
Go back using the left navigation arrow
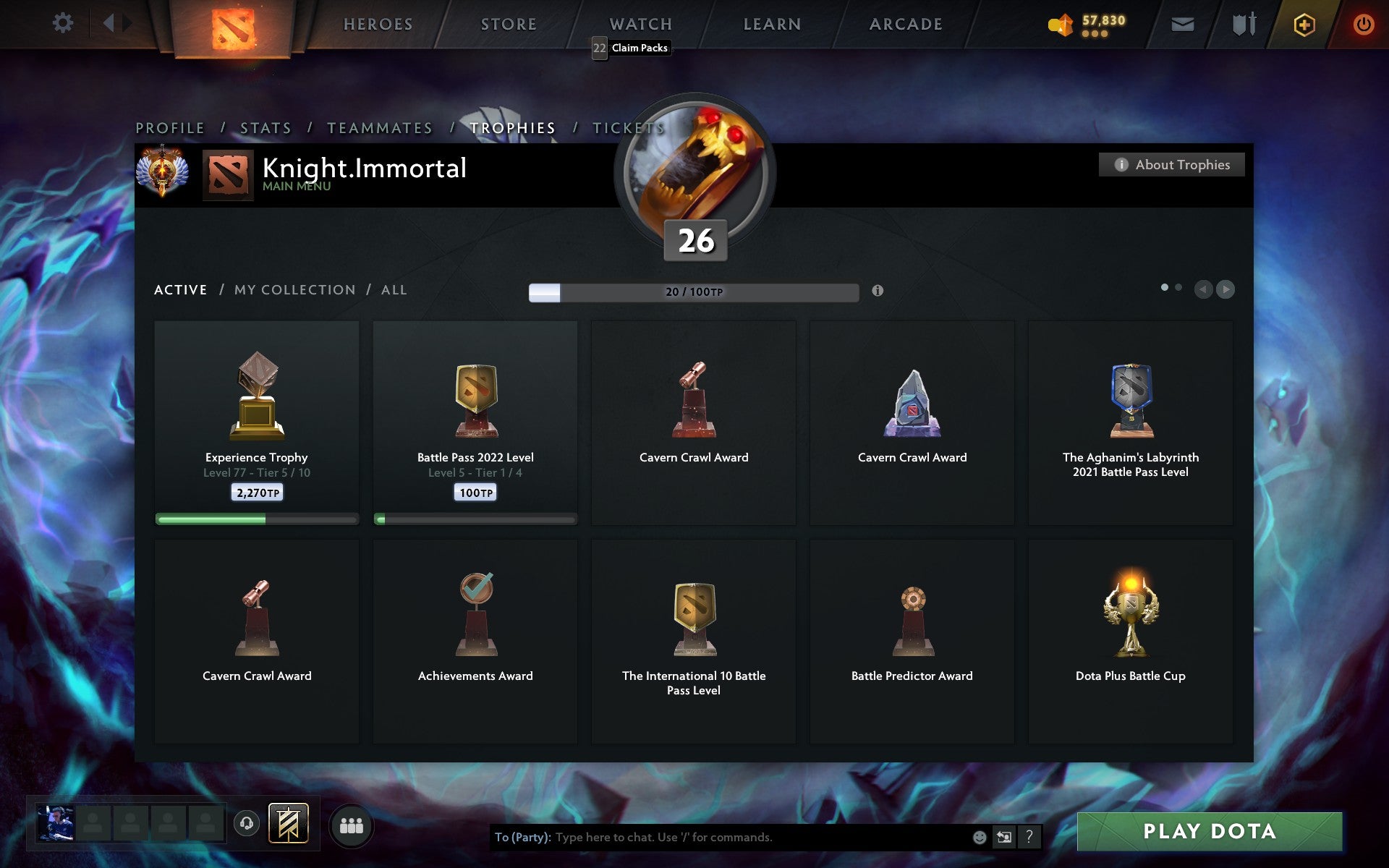(1202, 290)
